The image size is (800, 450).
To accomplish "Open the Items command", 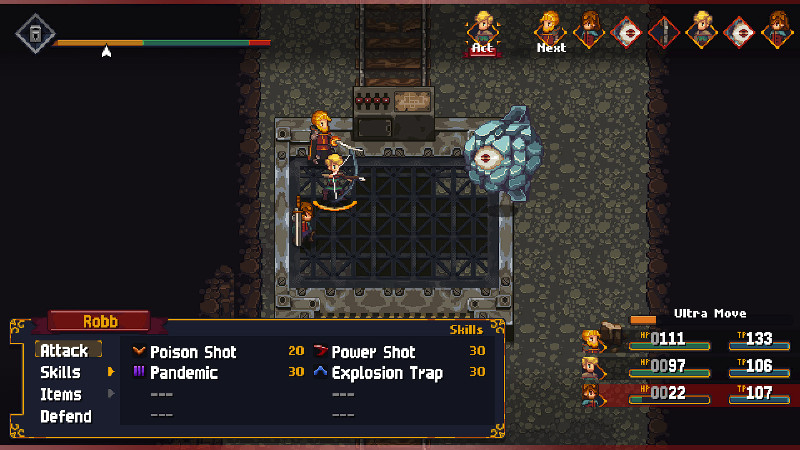I will coord(60,395).
